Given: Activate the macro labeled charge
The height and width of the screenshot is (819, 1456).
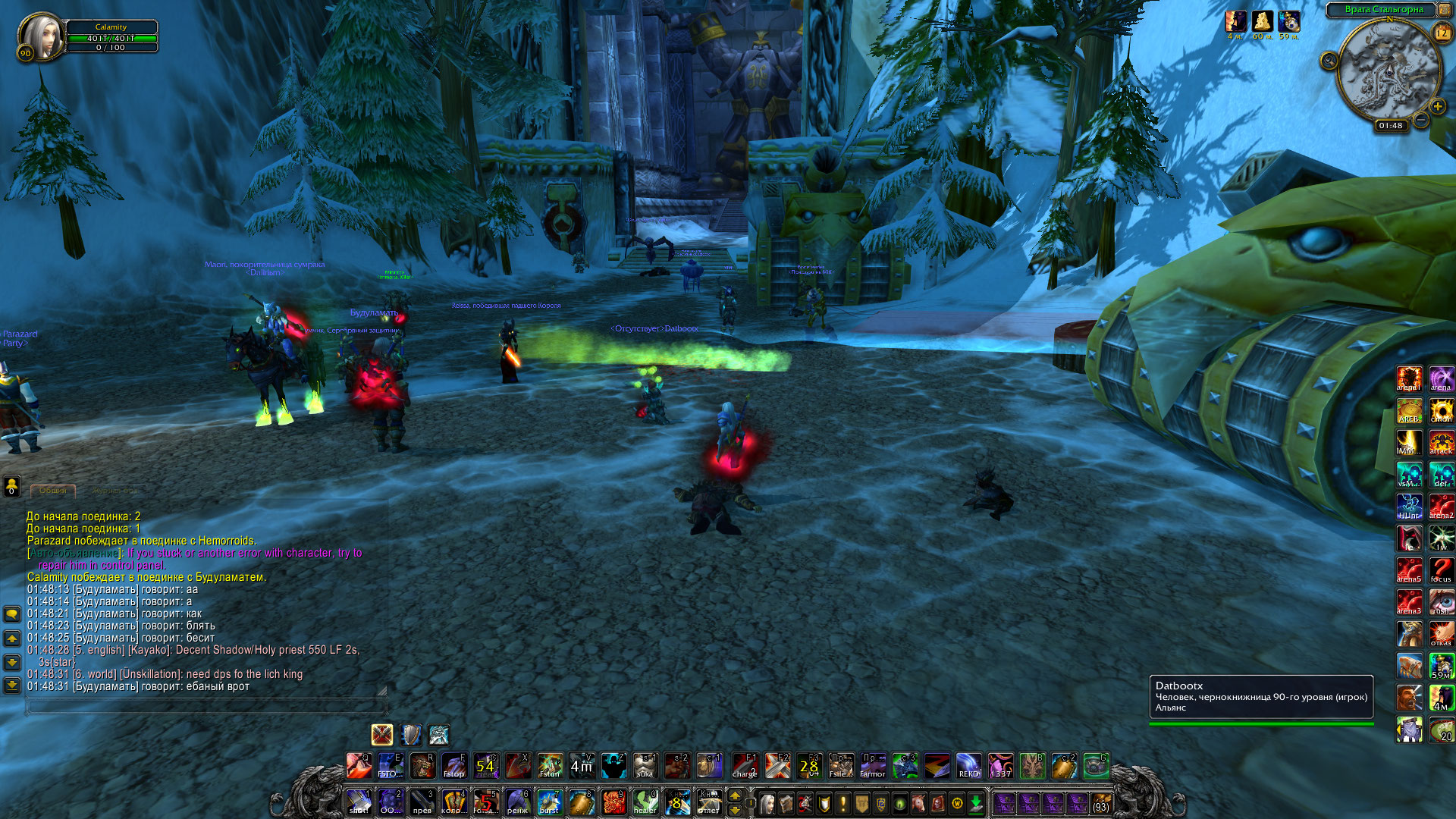Looking at the screenshot, I should pos(745,766).
